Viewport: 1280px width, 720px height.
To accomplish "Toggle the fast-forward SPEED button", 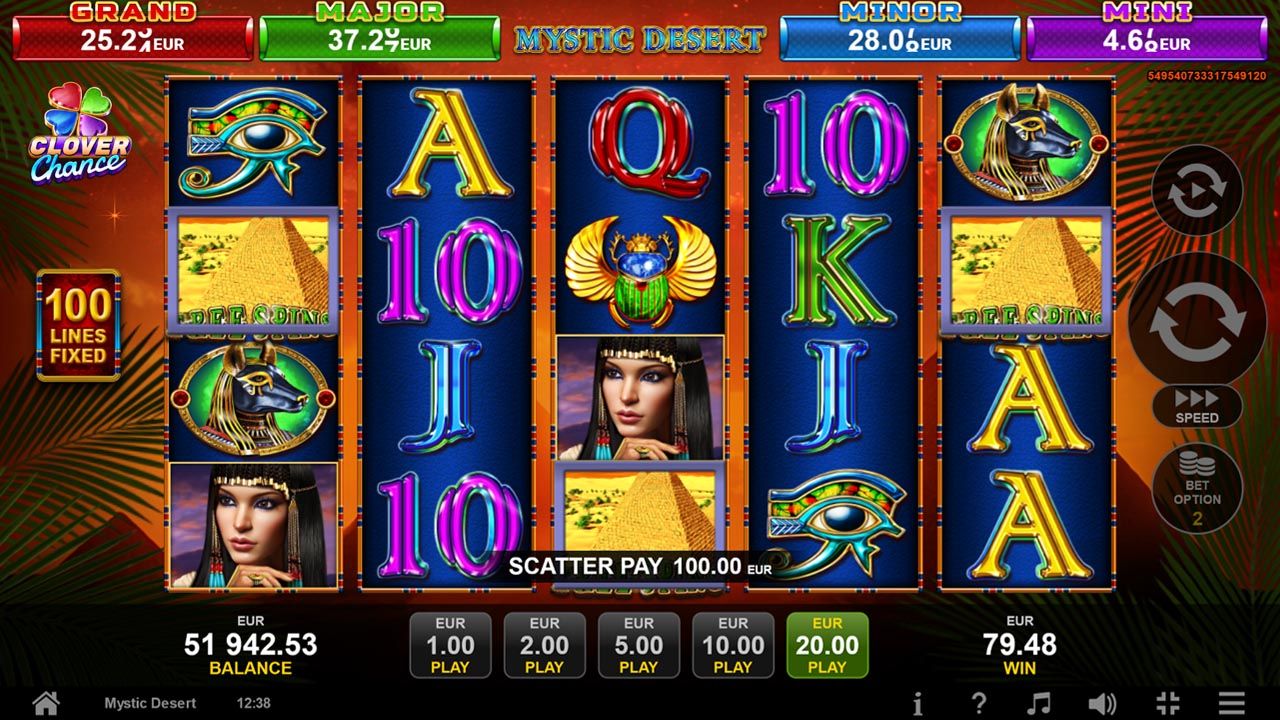I will click(1197, 406).
